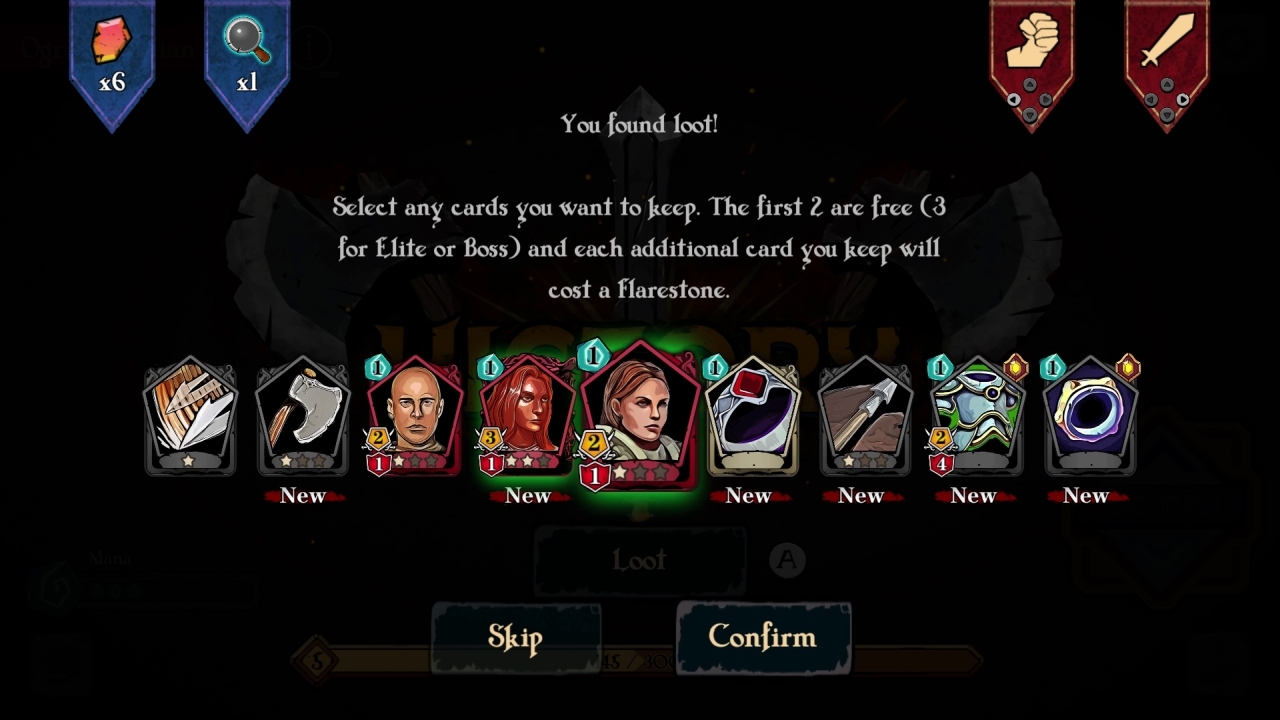Select the battle axe card

tap(302, 420)
